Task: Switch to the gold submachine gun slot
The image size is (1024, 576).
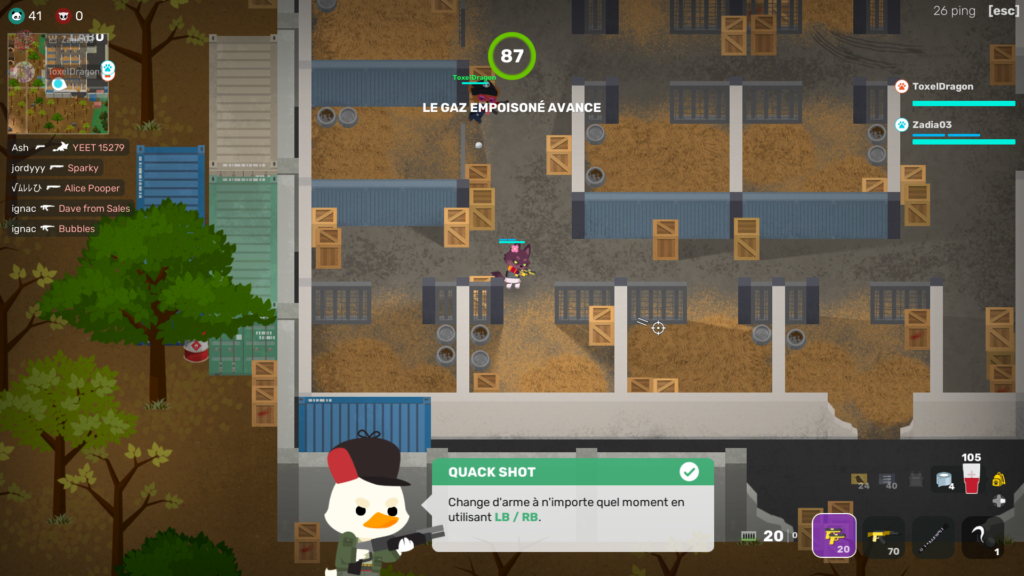Action: click(882, 536)
